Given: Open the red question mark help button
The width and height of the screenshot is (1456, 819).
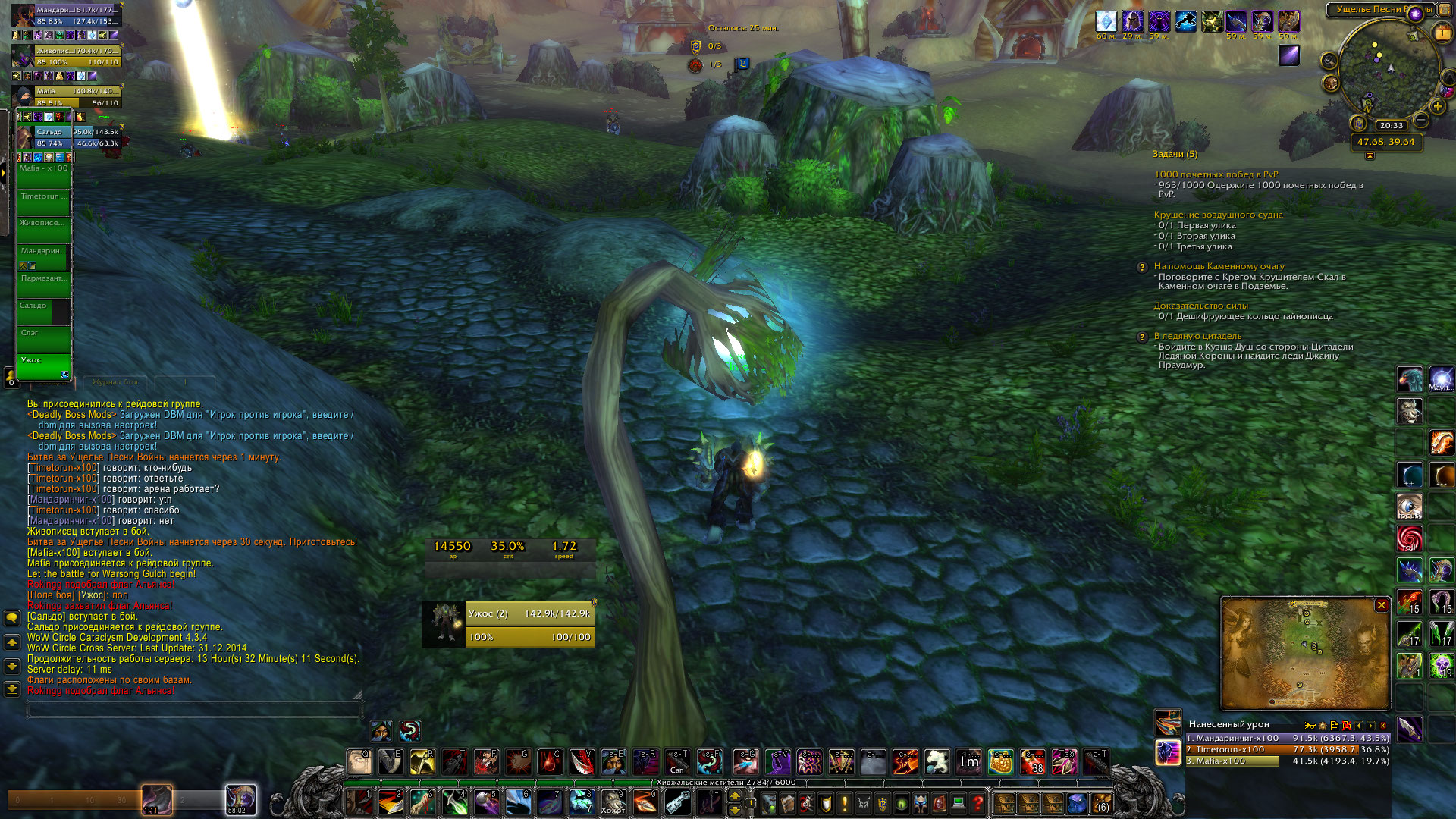Looking at the screenshot, I should coord(977,802).
